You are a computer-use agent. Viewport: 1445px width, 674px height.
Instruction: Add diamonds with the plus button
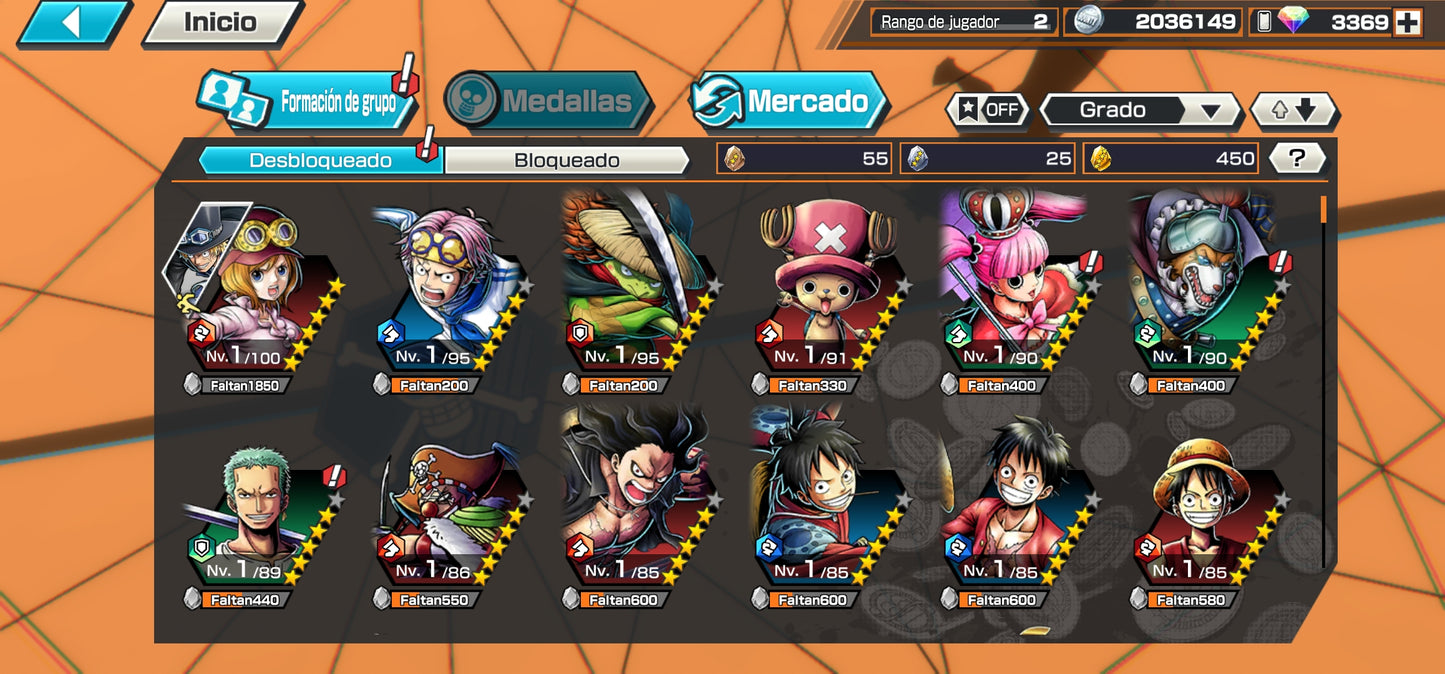pyautogui.click(x=1408, y=22)
